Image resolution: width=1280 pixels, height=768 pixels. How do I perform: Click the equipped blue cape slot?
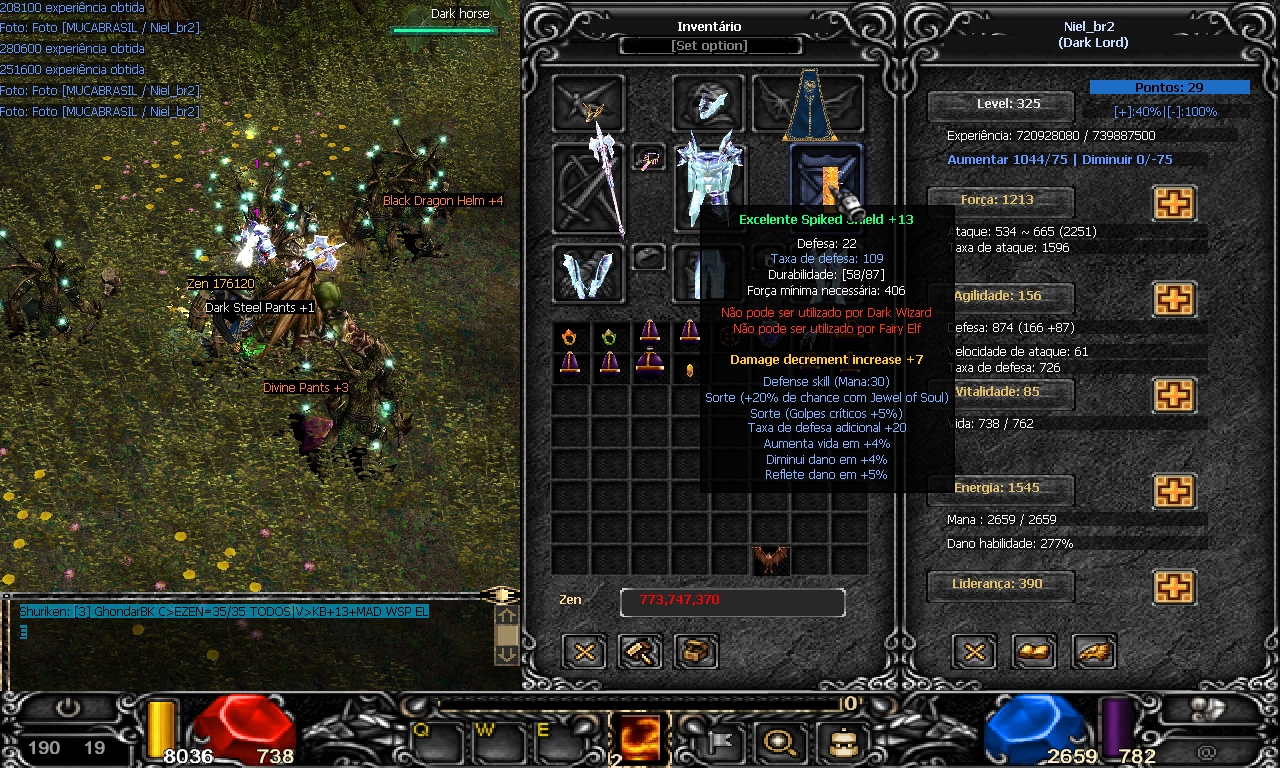click(809, 104)
